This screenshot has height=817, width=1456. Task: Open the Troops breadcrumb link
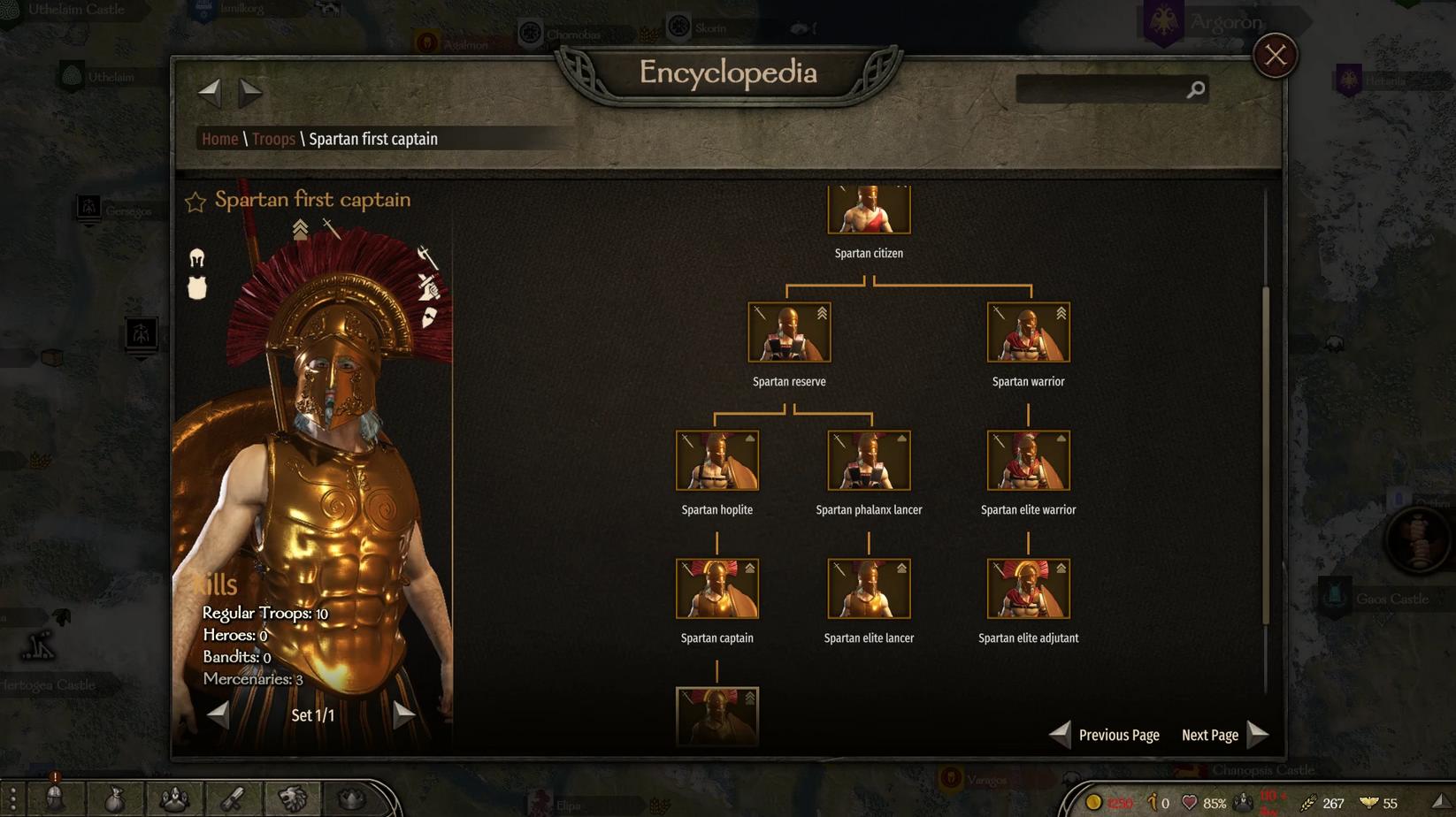tap(273, 139)
